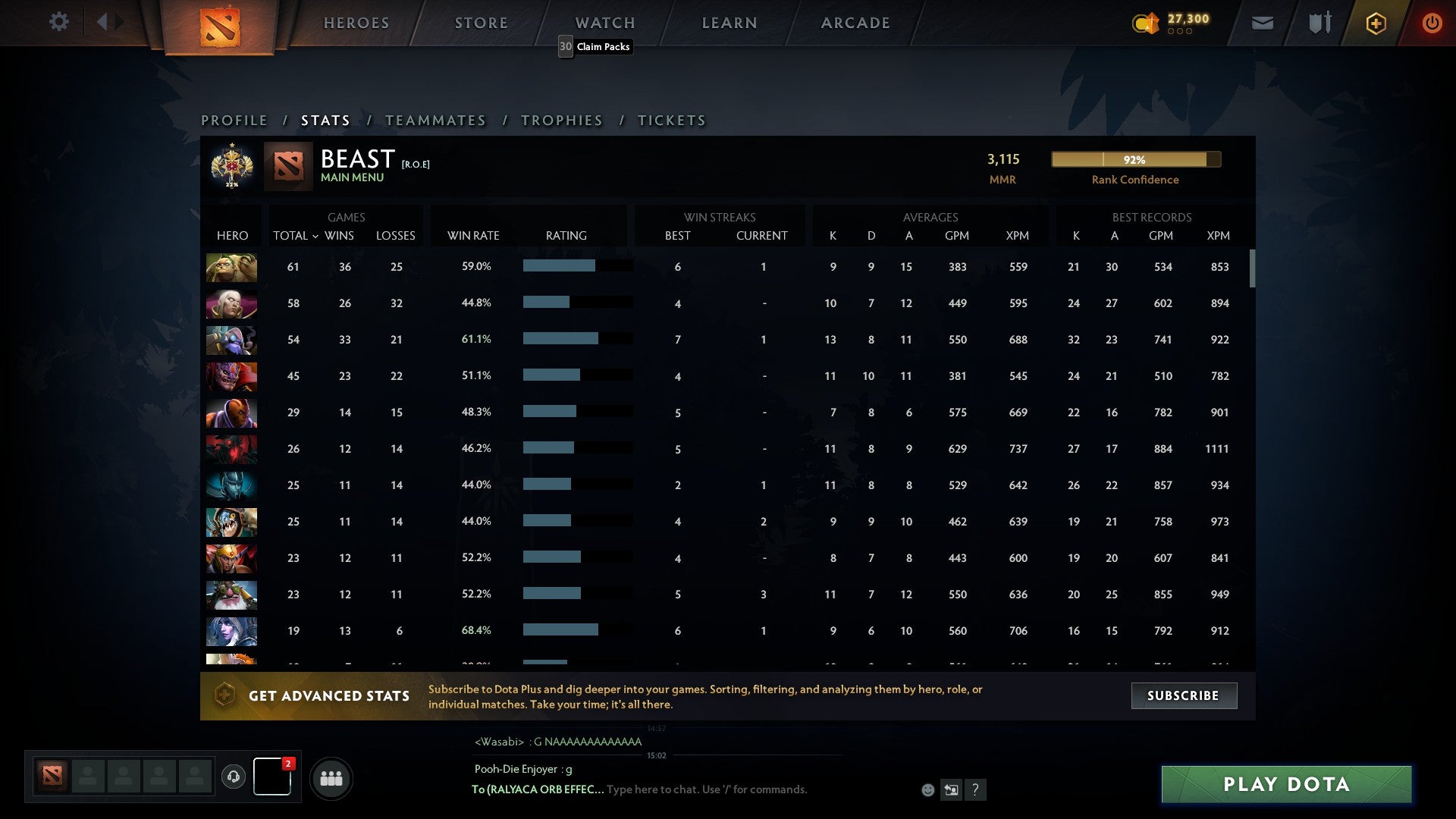
Task: Open the settings gear menu
Action: coord(59,23)
